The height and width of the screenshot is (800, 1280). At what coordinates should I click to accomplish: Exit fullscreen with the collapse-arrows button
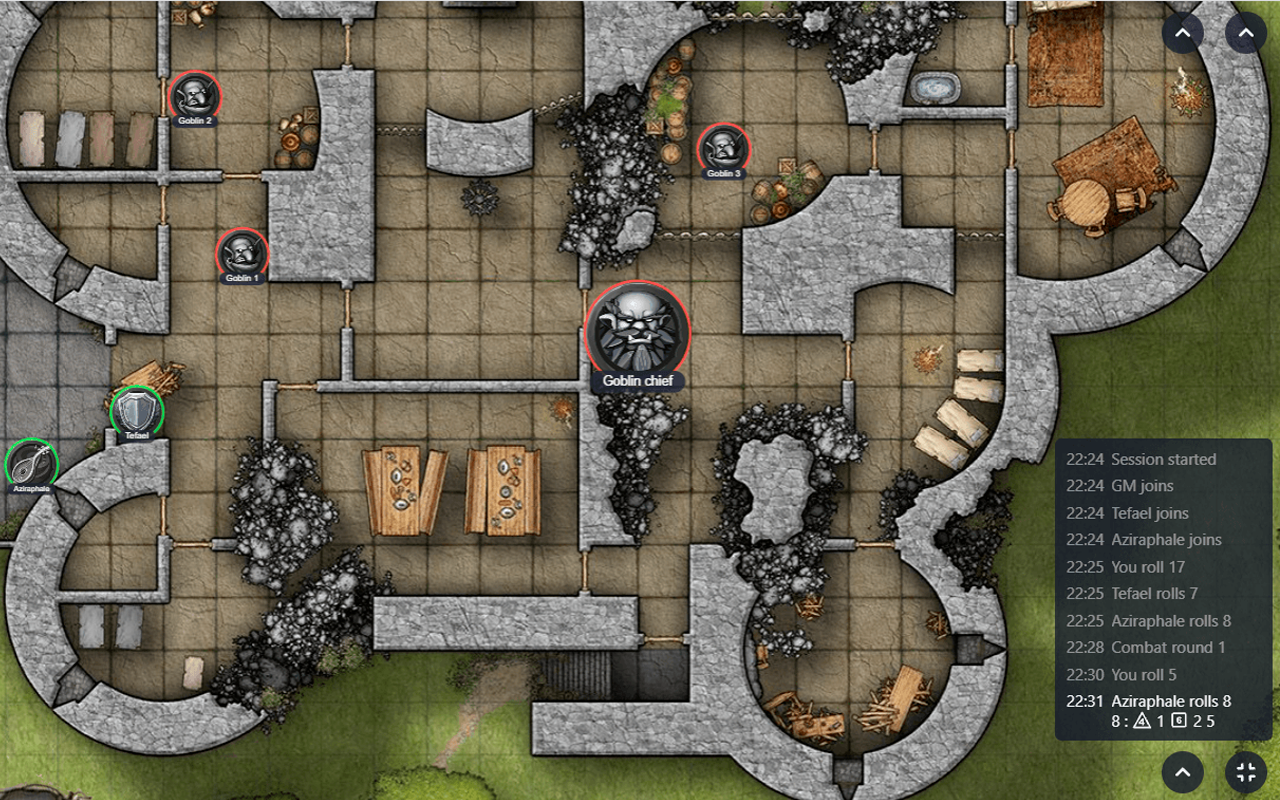(x=1246, y=772)
